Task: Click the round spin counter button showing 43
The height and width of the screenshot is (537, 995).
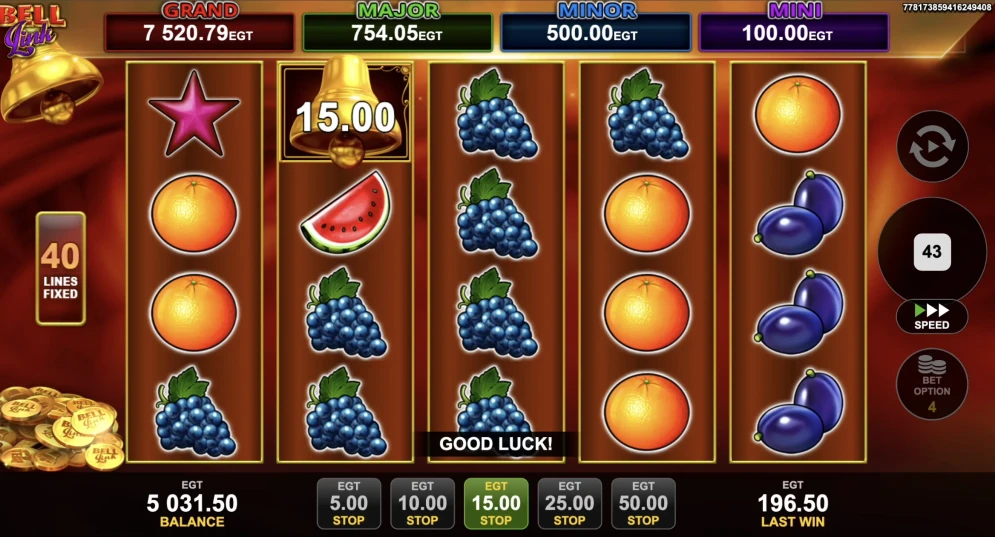Action: pos(932,251)
